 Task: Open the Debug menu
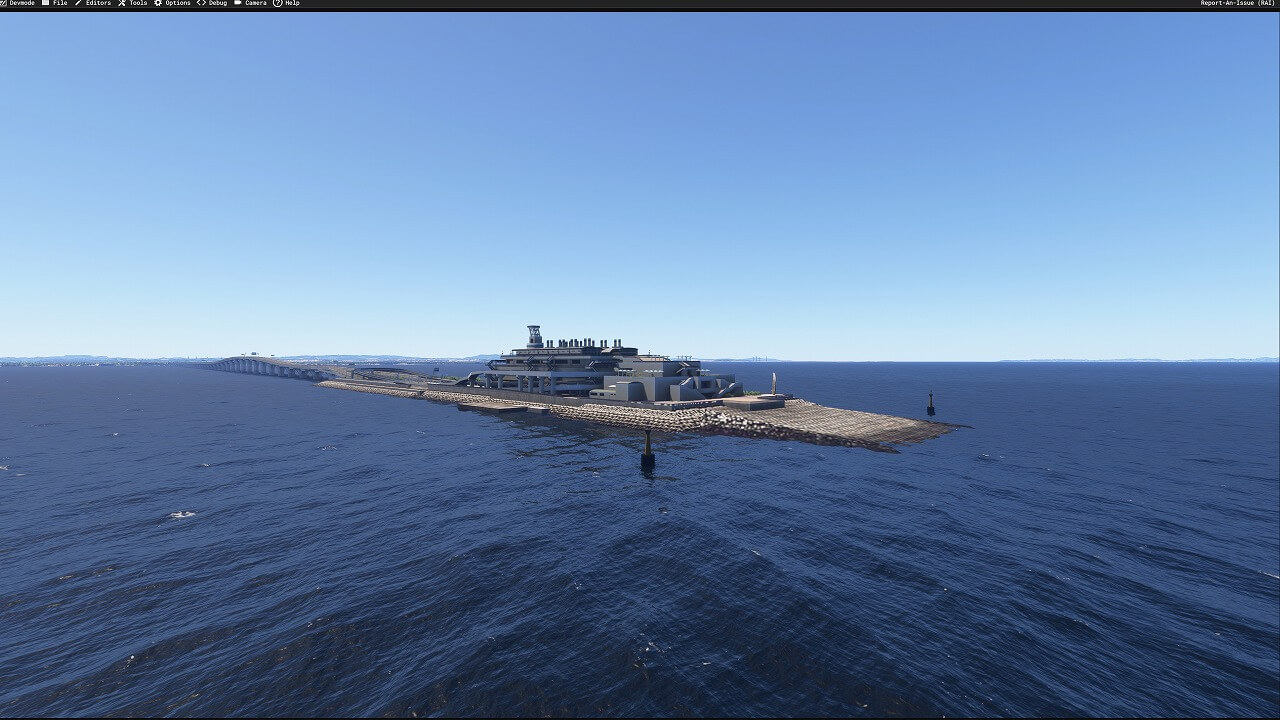(x=214, y=4)
